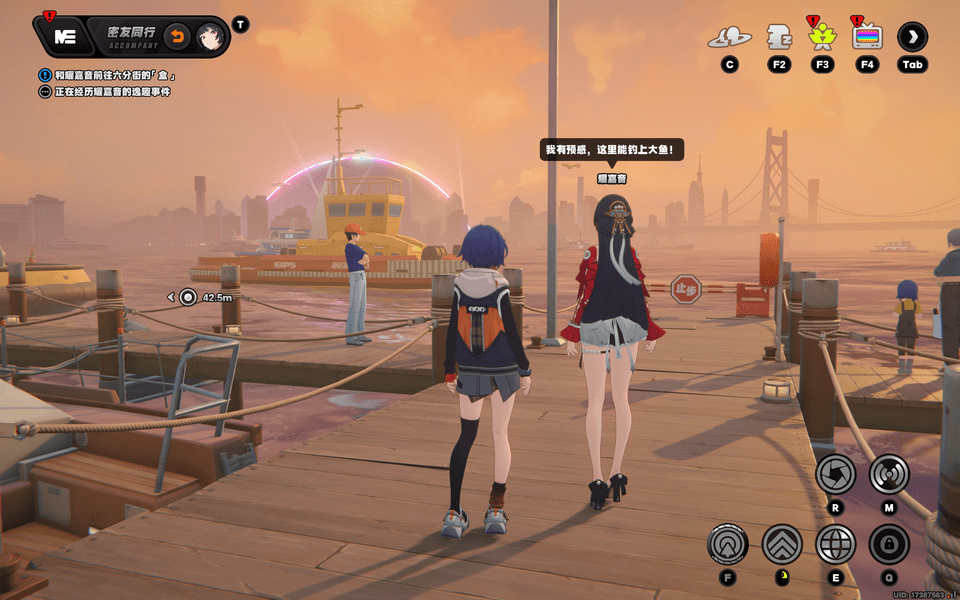Select the companion character portrait
Screen dimensions: 960x600
click(209, 37)
